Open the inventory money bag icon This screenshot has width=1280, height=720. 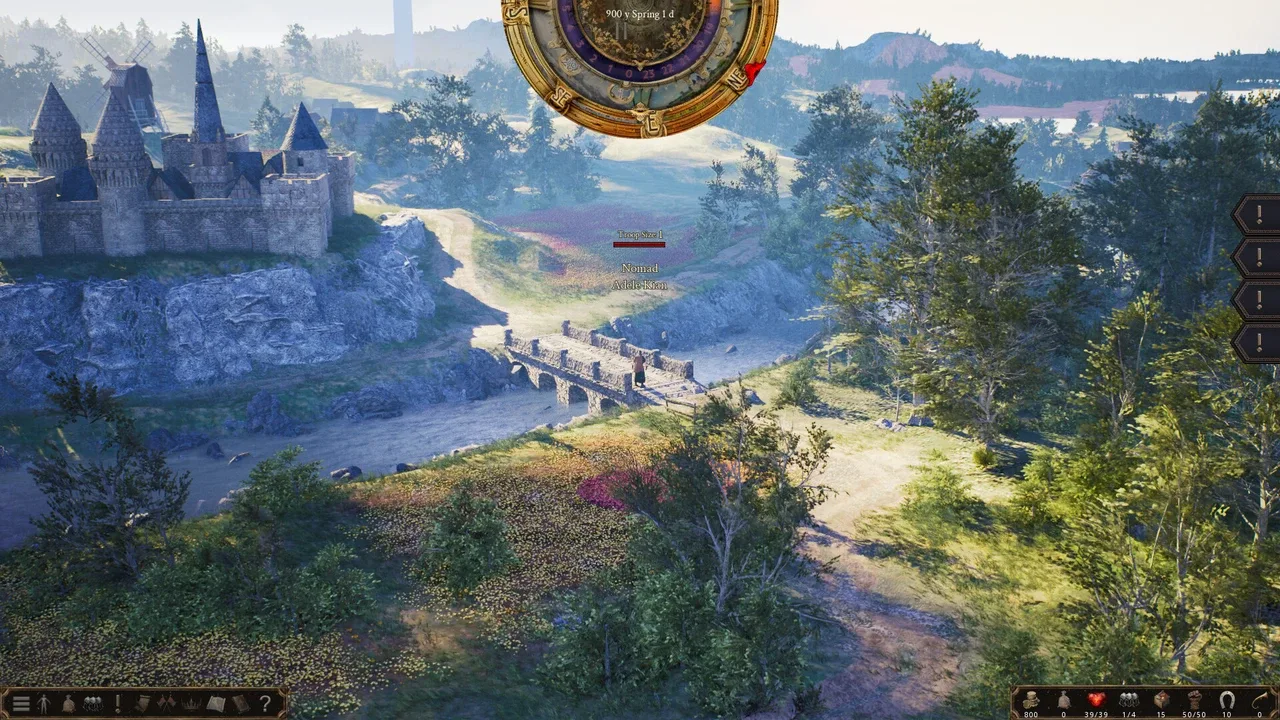[69, 702]
